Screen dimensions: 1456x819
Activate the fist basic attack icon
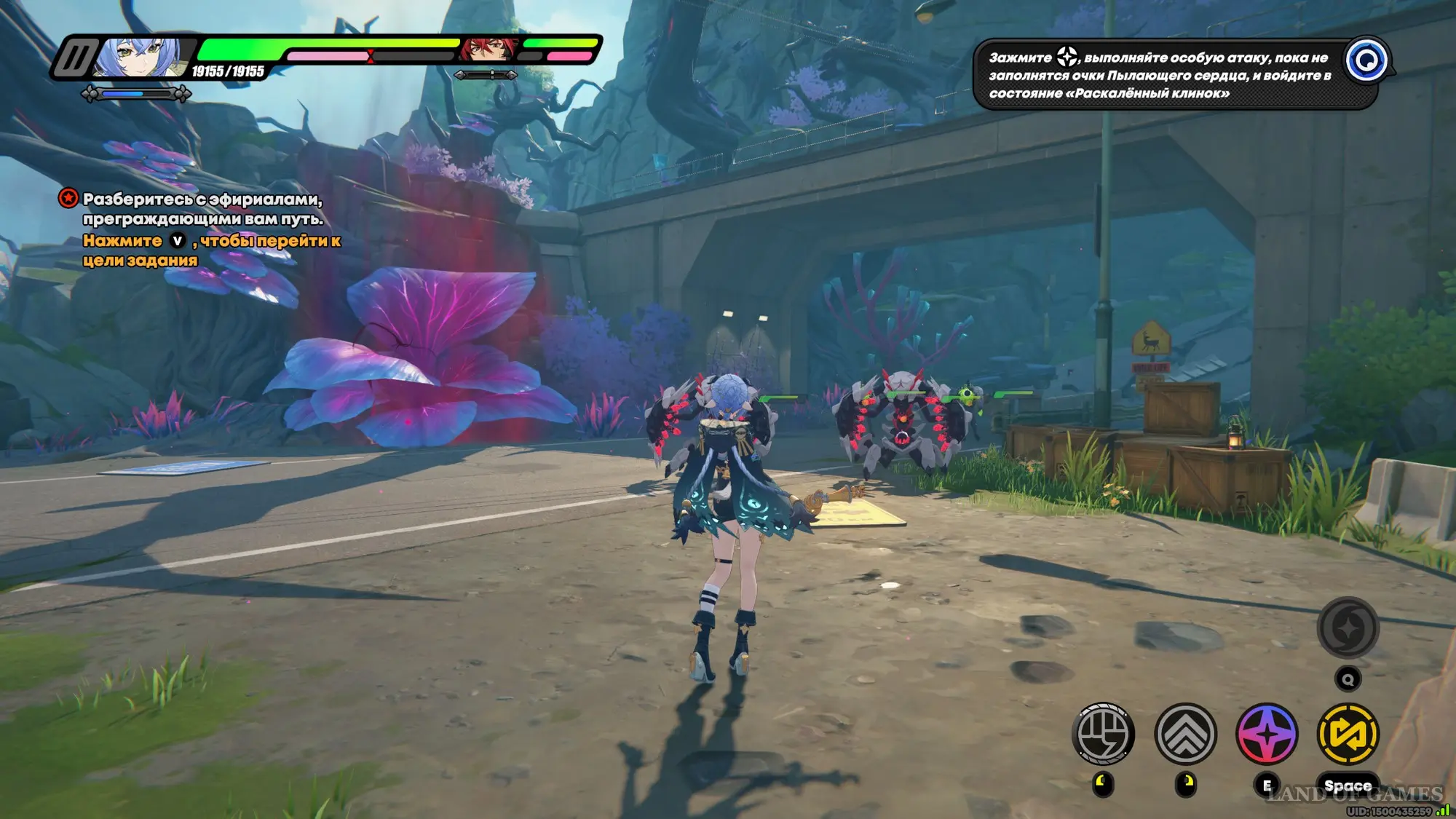[x=1103, y=734]
